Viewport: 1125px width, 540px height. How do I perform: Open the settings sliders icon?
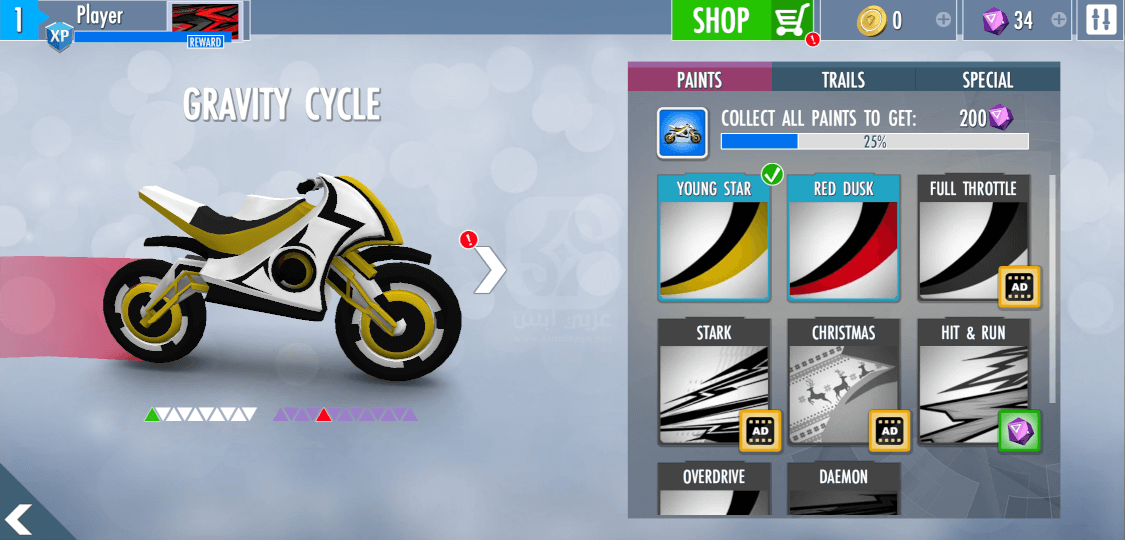point(1101,20)
